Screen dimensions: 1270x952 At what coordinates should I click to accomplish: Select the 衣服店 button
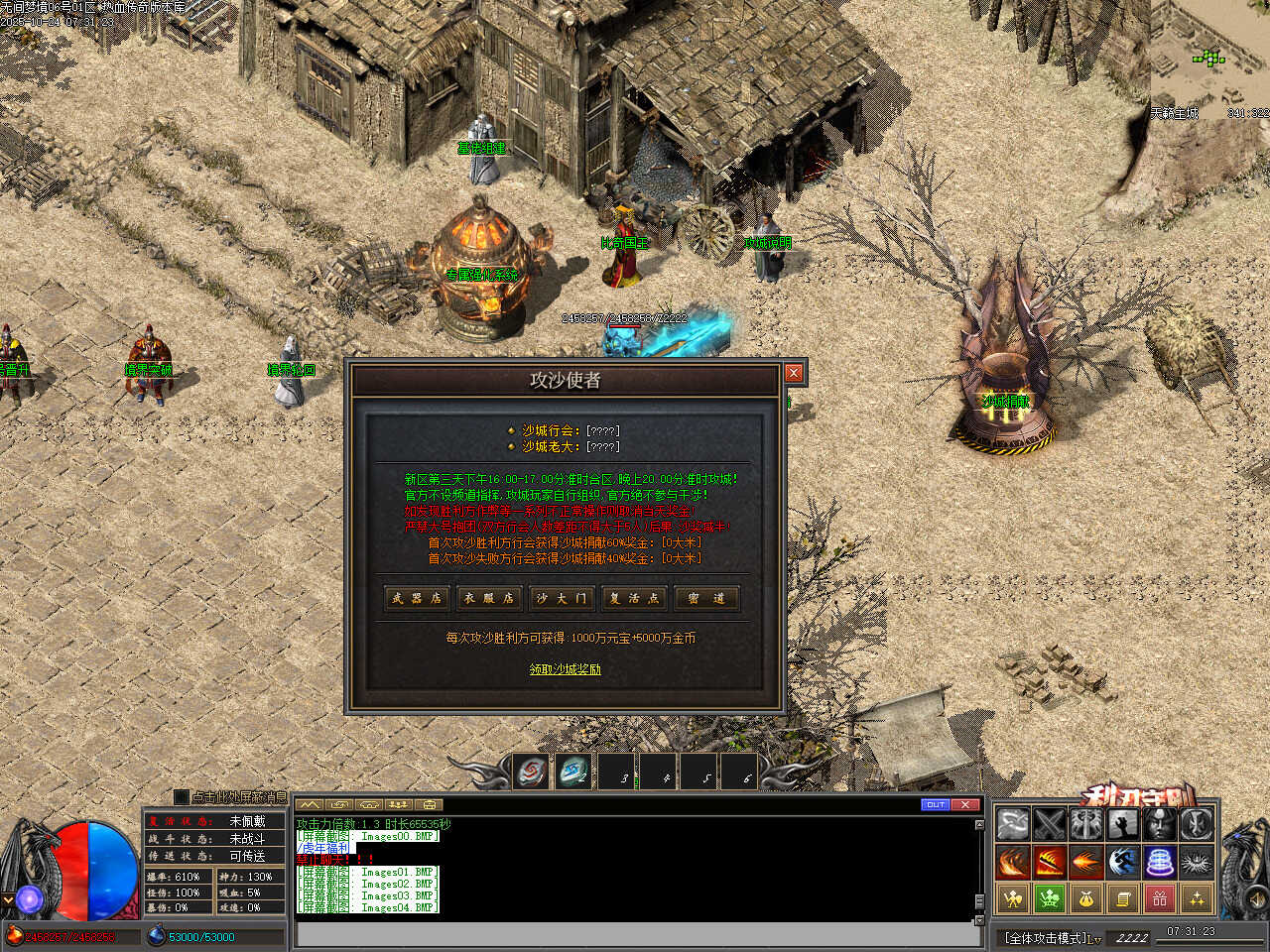coord(488,598)
